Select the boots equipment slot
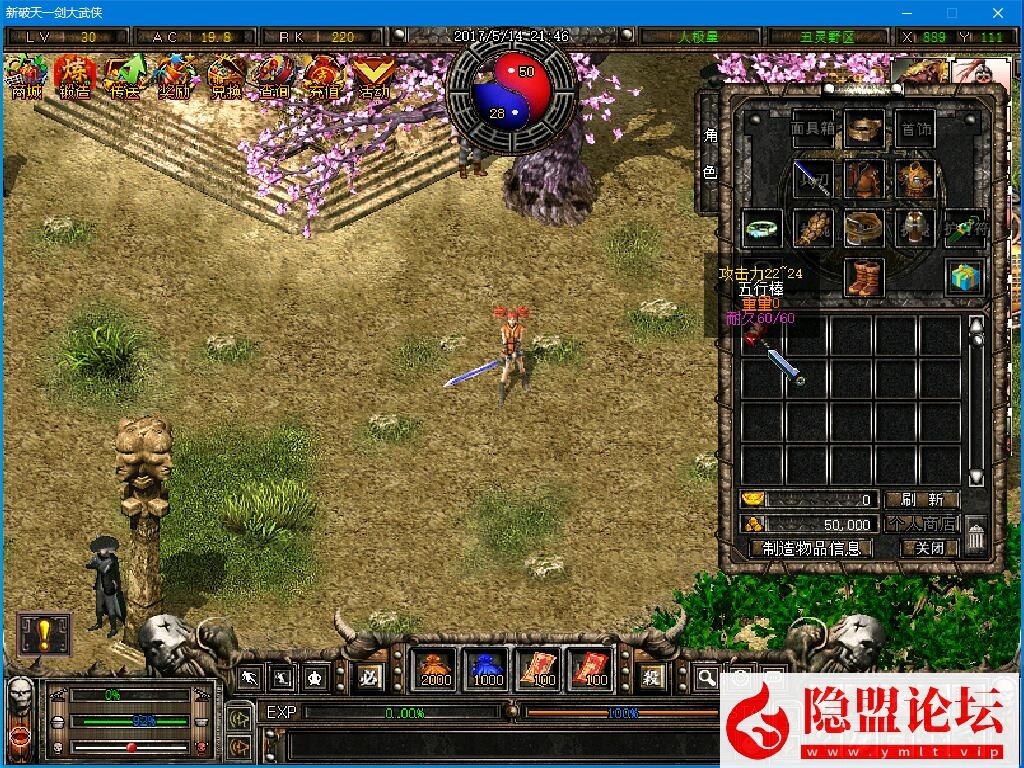Screen dimensions: 1024x768 [x=864, y=278]
